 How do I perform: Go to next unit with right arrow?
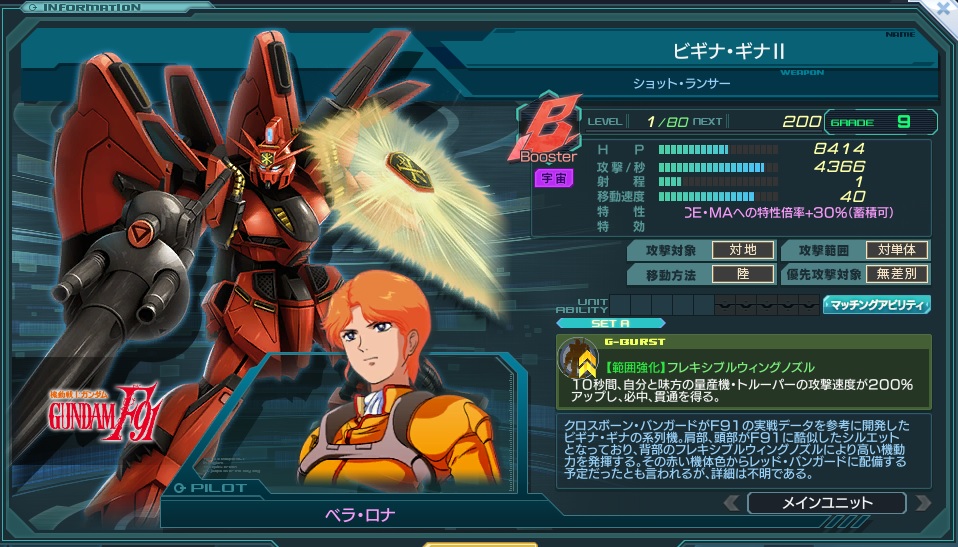pyautogui.click(x=922, y=503)
